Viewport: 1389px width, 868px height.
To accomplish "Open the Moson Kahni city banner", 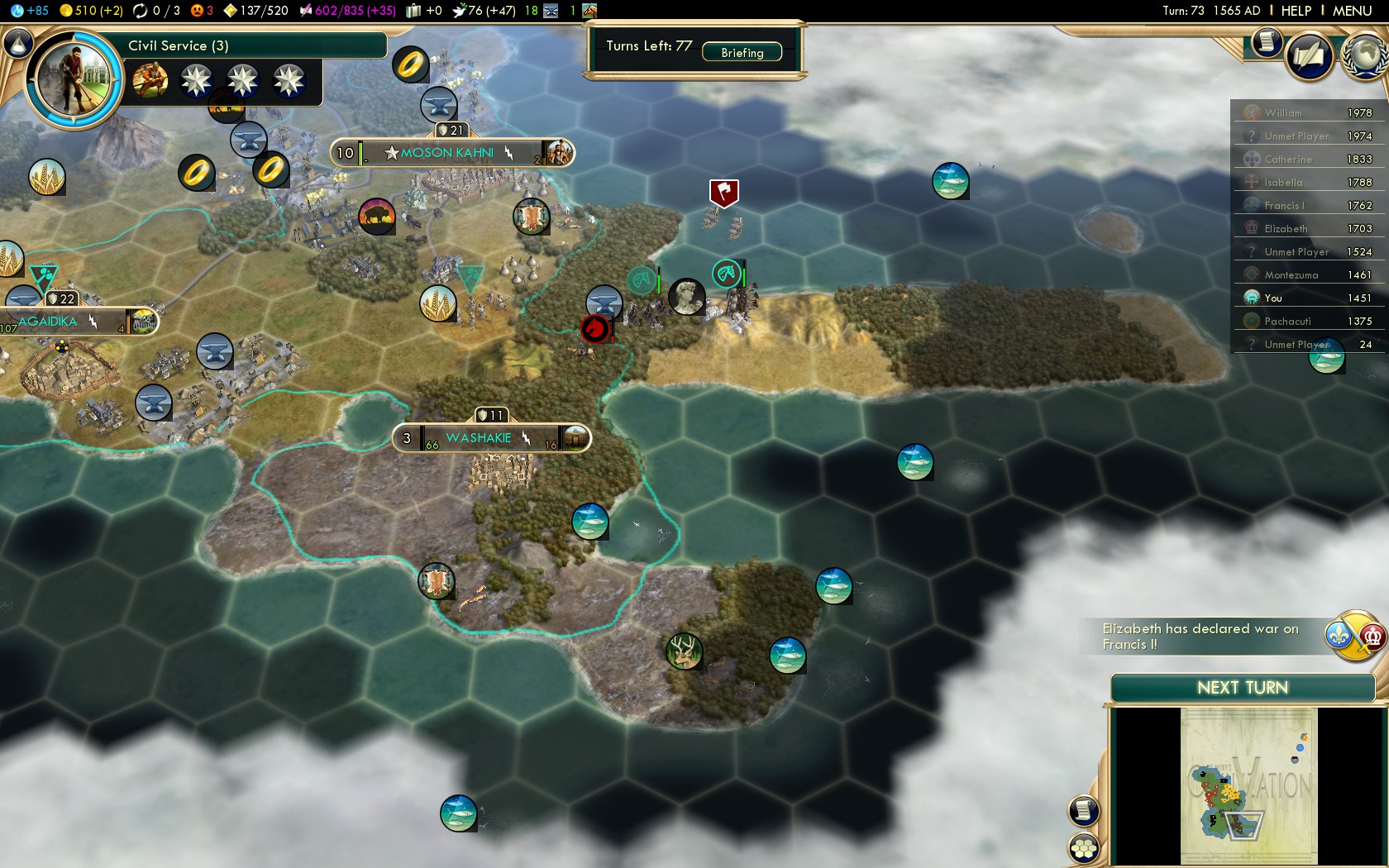I will click(x=447, y=153).
